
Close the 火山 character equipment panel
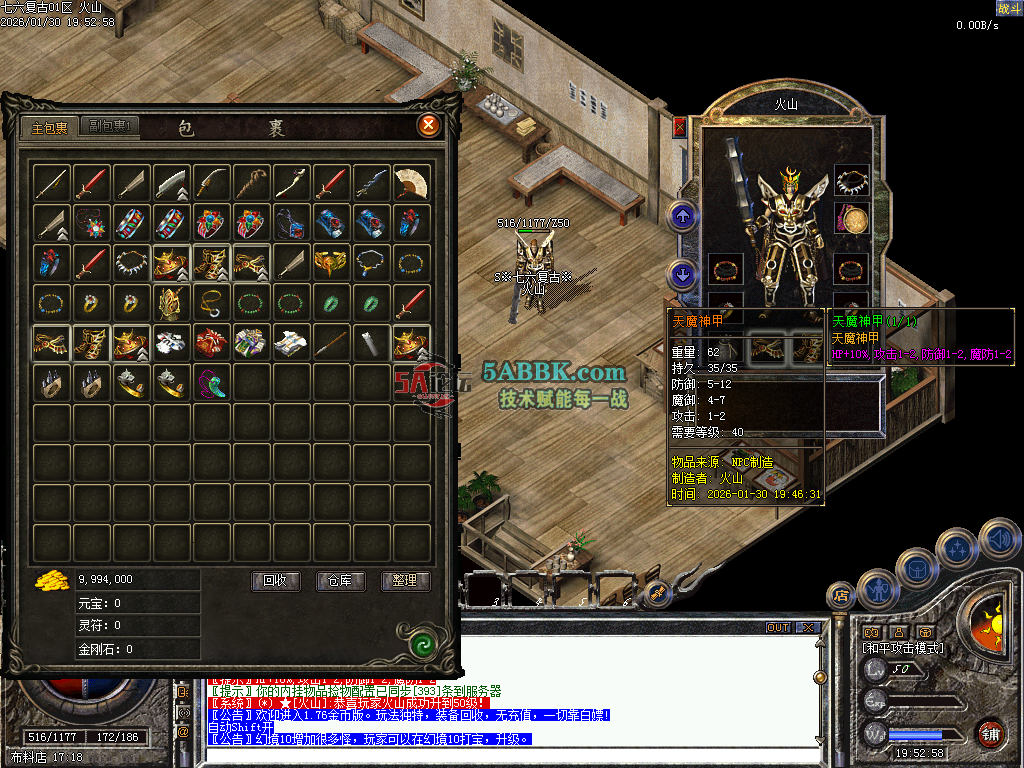tap(680, 127)
